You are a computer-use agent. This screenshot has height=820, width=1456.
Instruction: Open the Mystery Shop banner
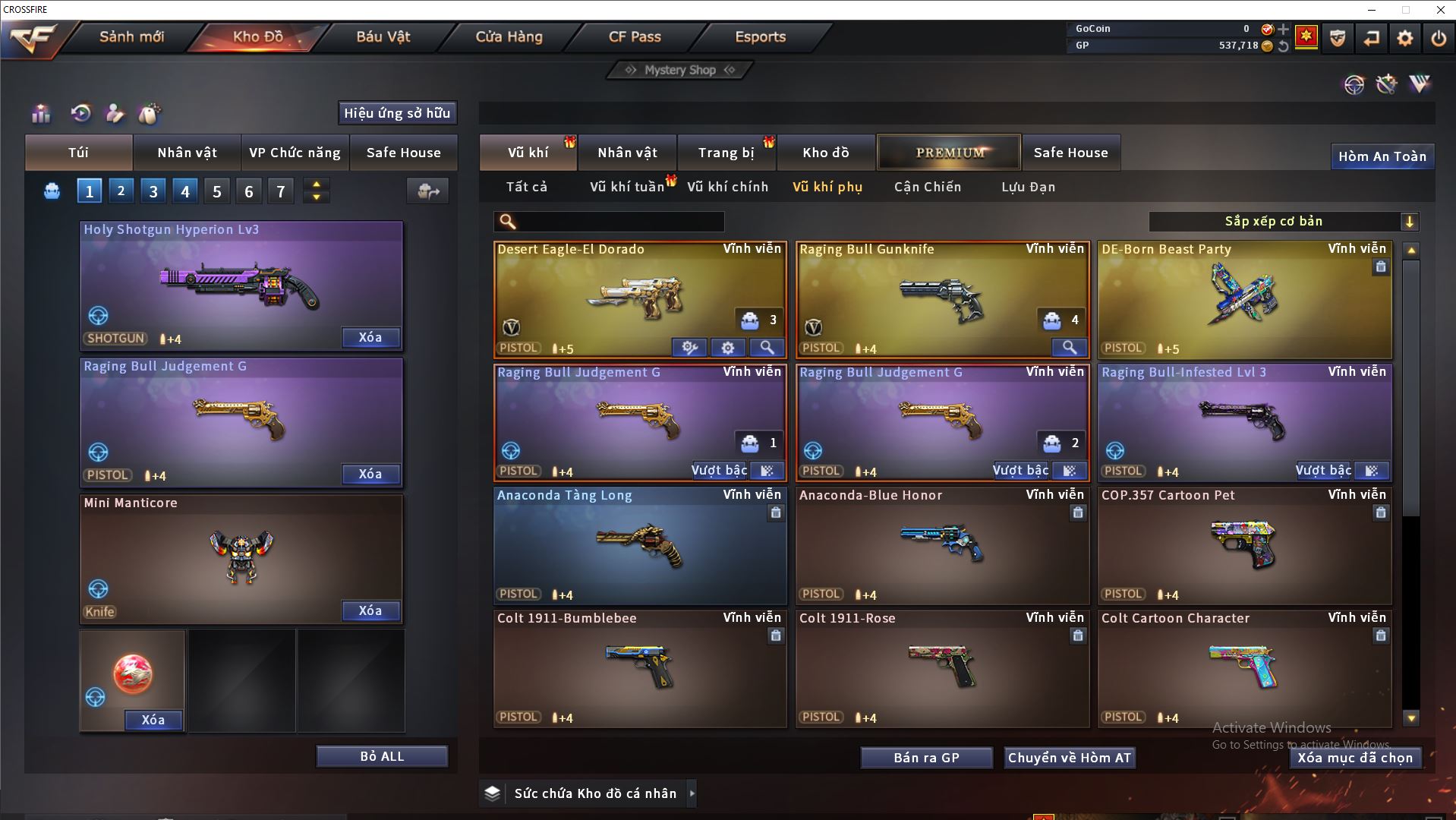pos(680,70)
